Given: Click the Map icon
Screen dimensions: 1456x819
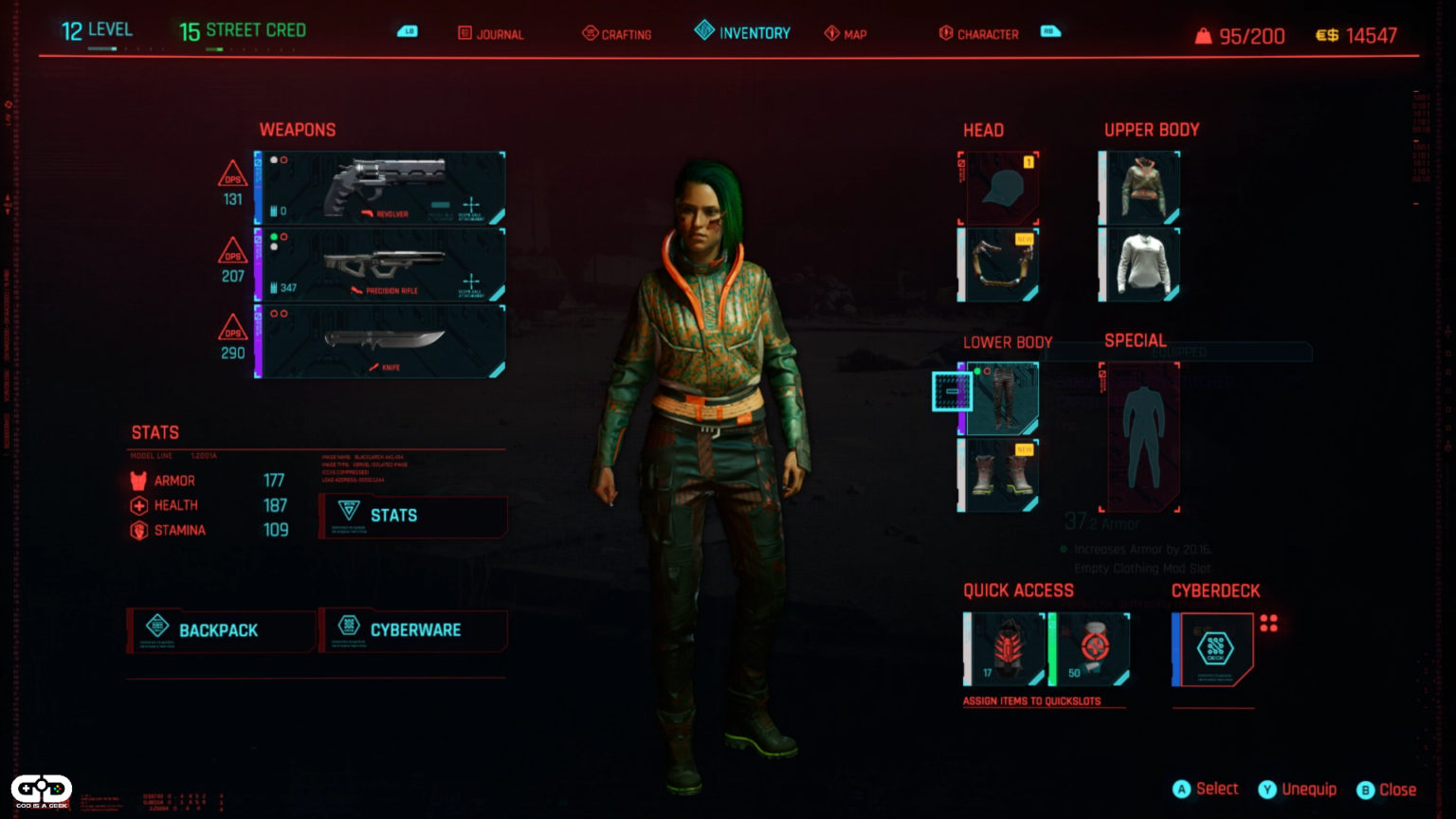Looking at the screenshot, I should point(831,32).
